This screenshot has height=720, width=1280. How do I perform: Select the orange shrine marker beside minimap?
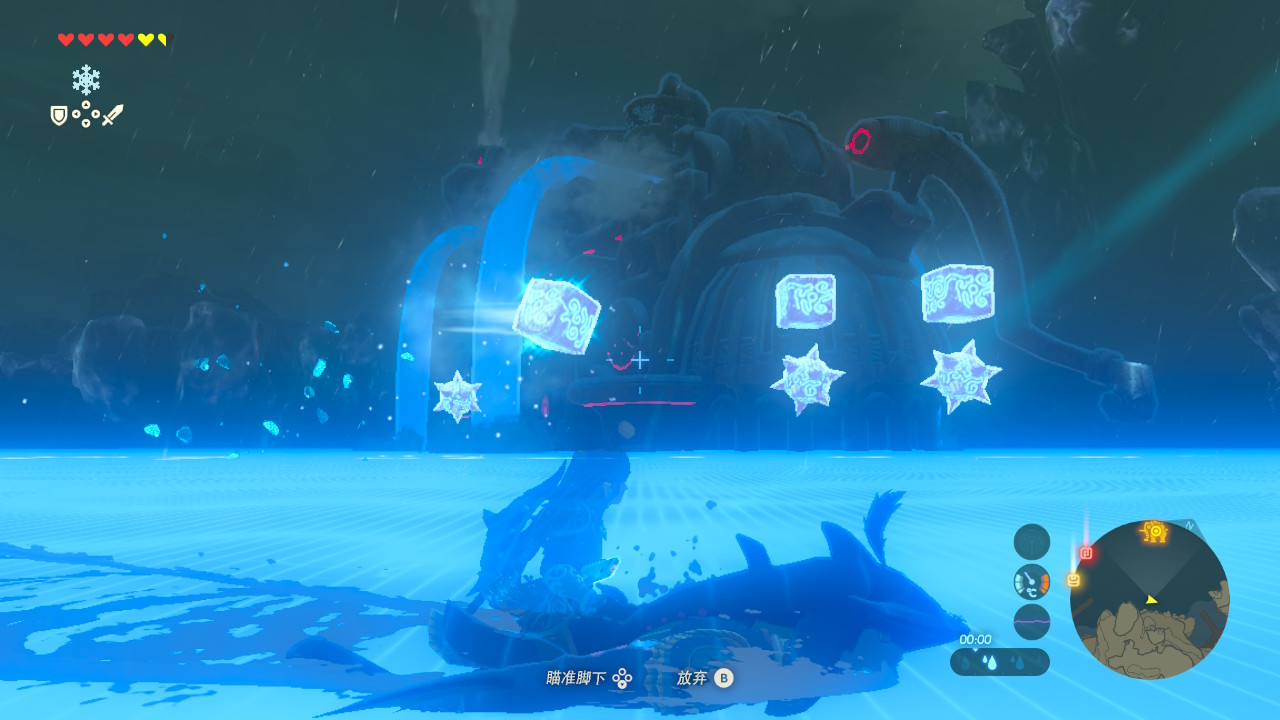coord(1073,580)
